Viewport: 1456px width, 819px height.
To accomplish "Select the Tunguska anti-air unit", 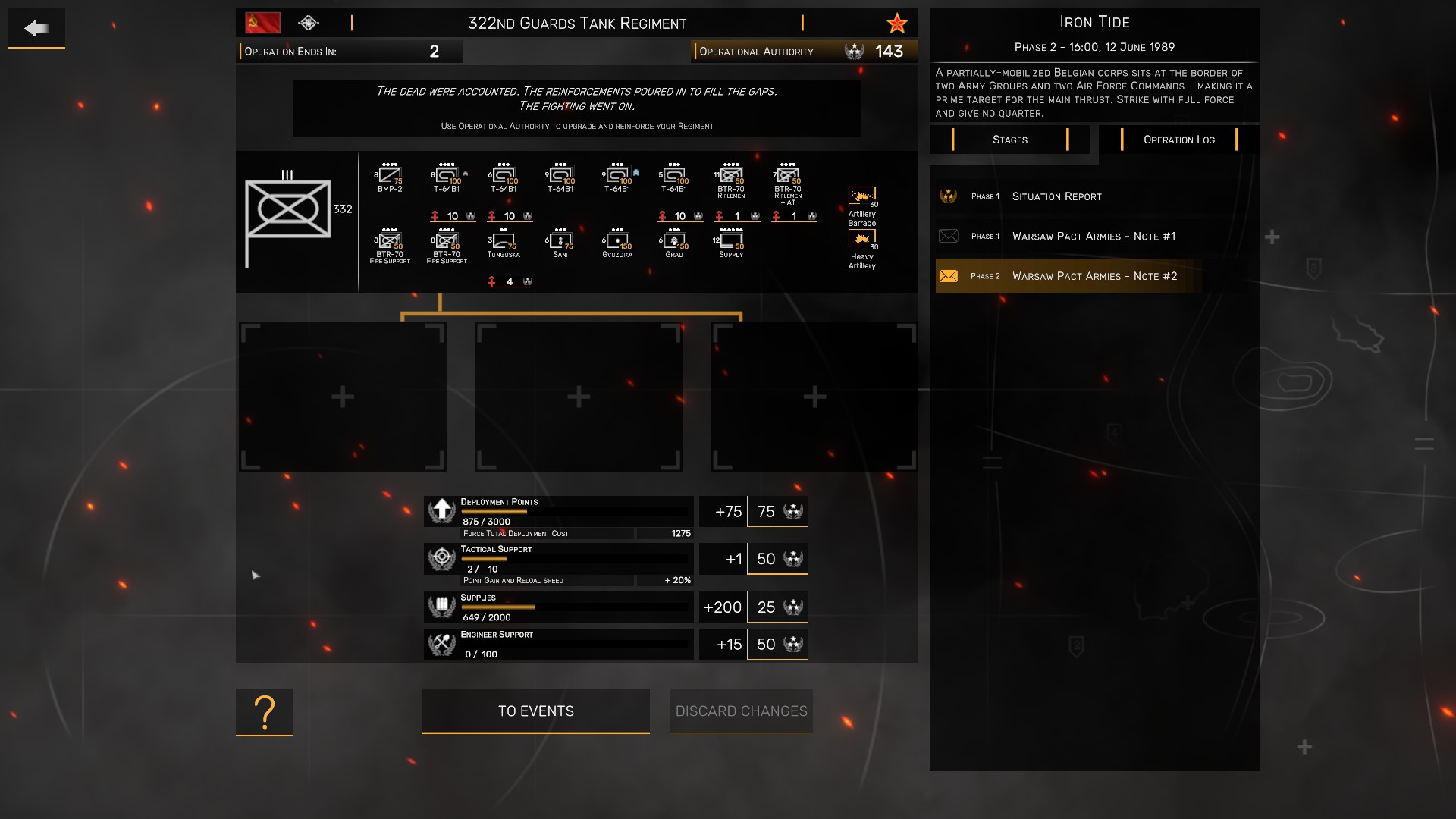I will click(x=504, y=243).
